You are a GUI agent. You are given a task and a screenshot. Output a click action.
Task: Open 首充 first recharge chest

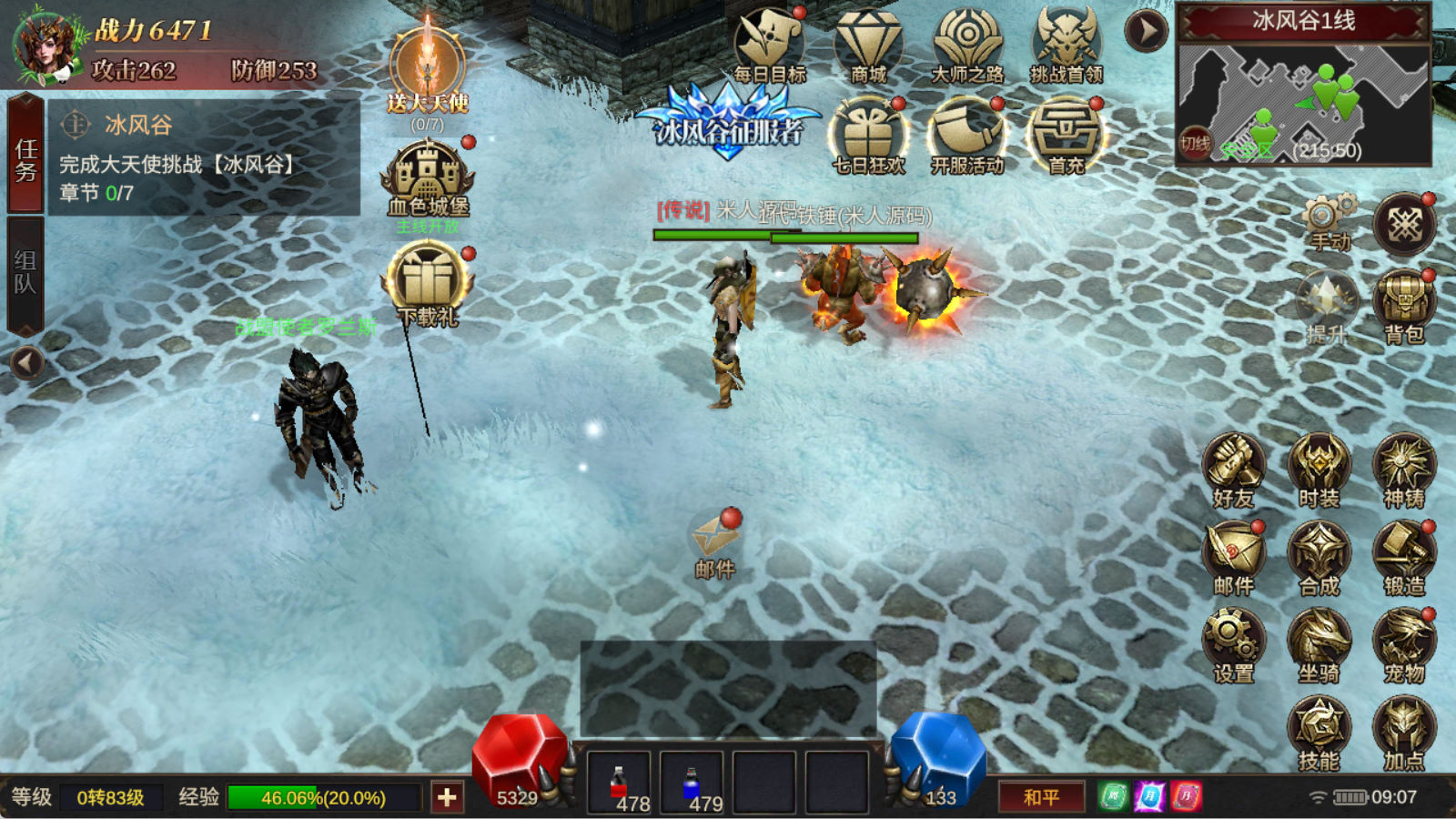pyautogui.click(x=1066, y=136)
